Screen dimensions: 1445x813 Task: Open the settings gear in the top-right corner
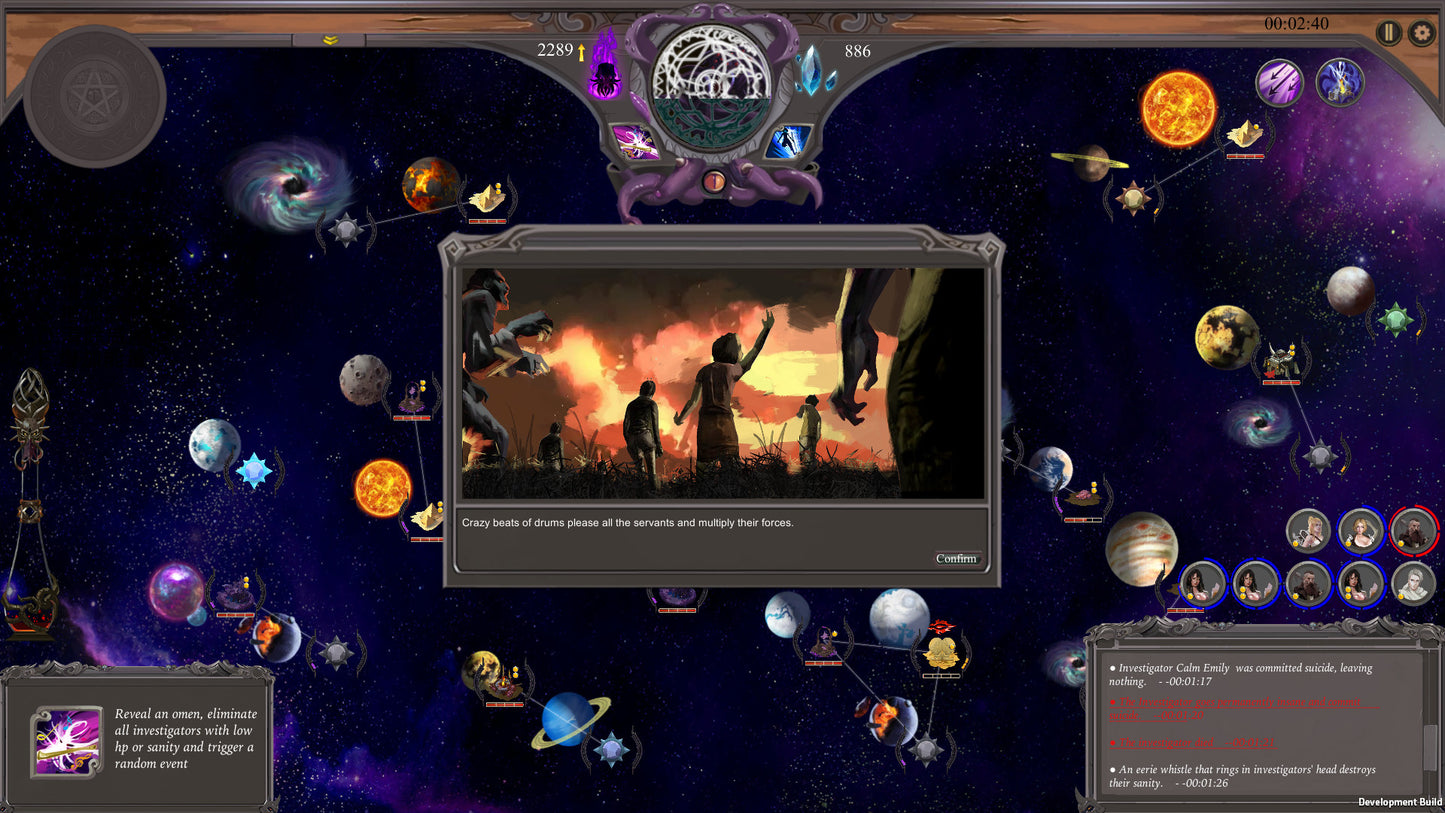click(1421, 33)
